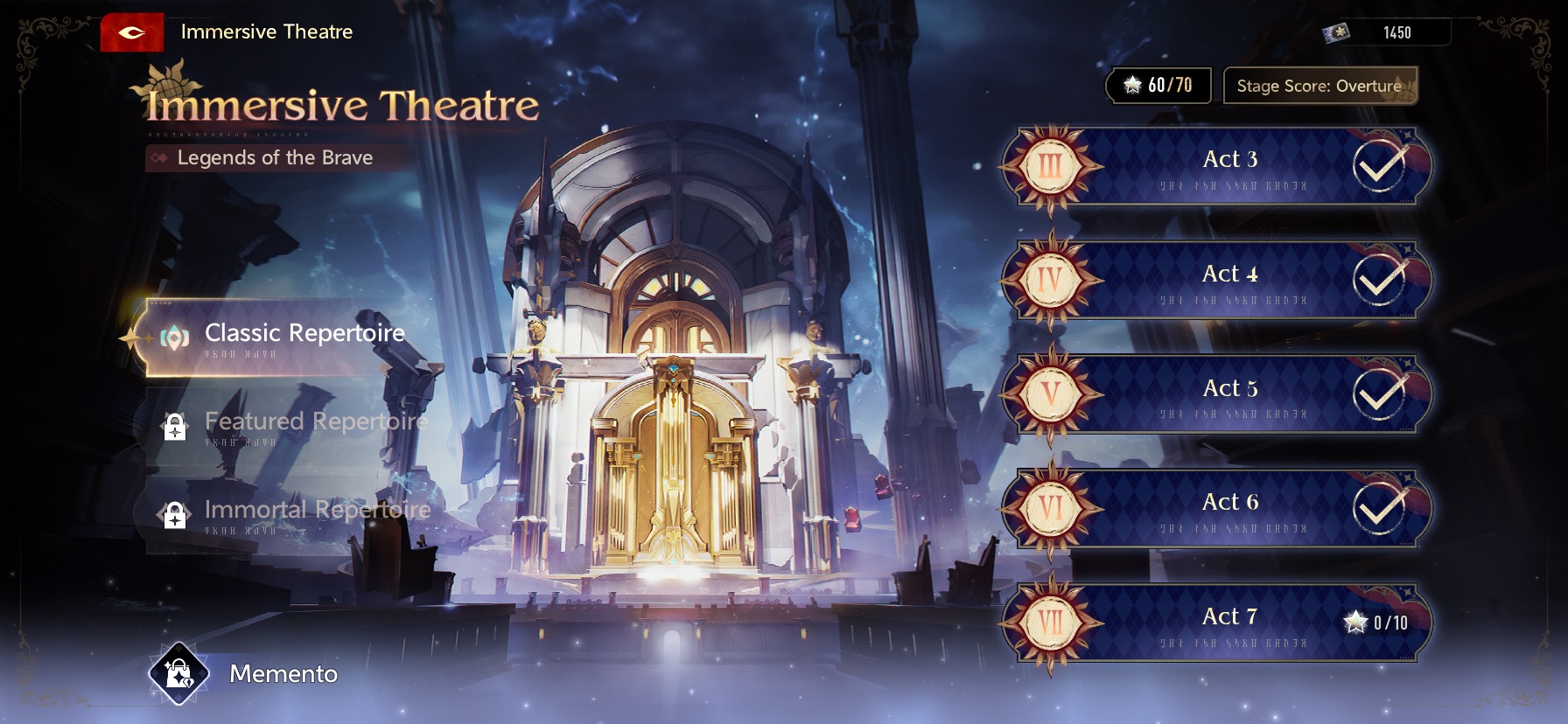Switch to the locked Immortal Repertoire tab

click(x=289, y=512)
